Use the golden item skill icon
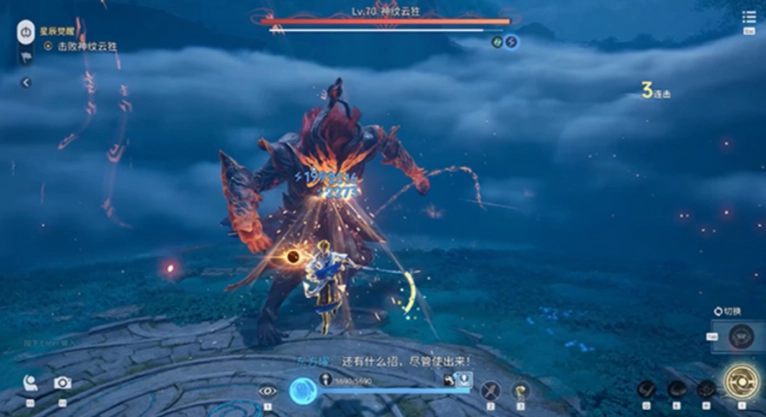The height and width of the screenshot is (417, 766). coord(520,390)
